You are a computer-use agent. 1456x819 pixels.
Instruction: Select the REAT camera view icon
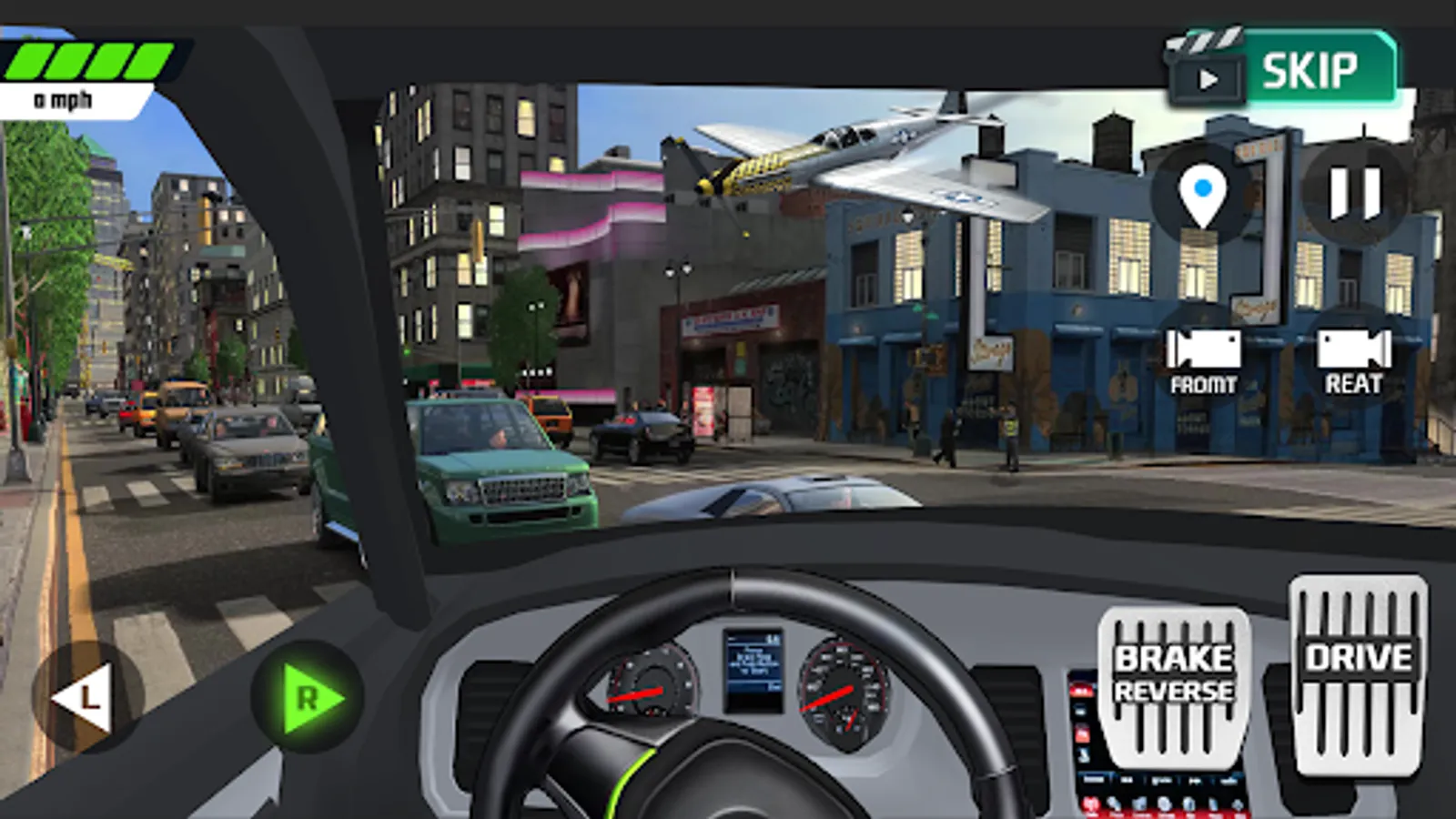[1355, 357]
